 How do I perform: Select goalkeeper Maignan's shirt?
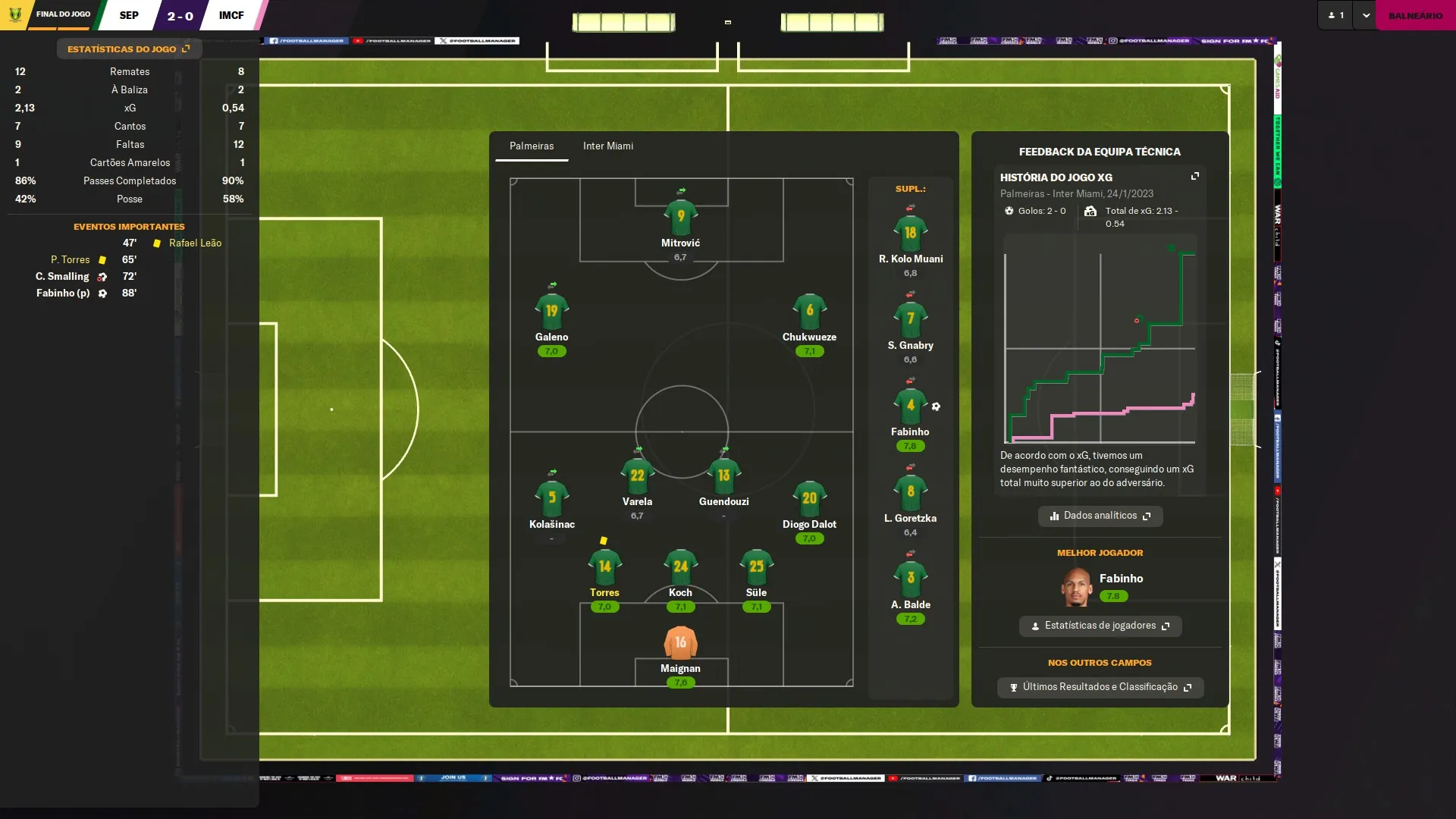click(x=680, y=643)
